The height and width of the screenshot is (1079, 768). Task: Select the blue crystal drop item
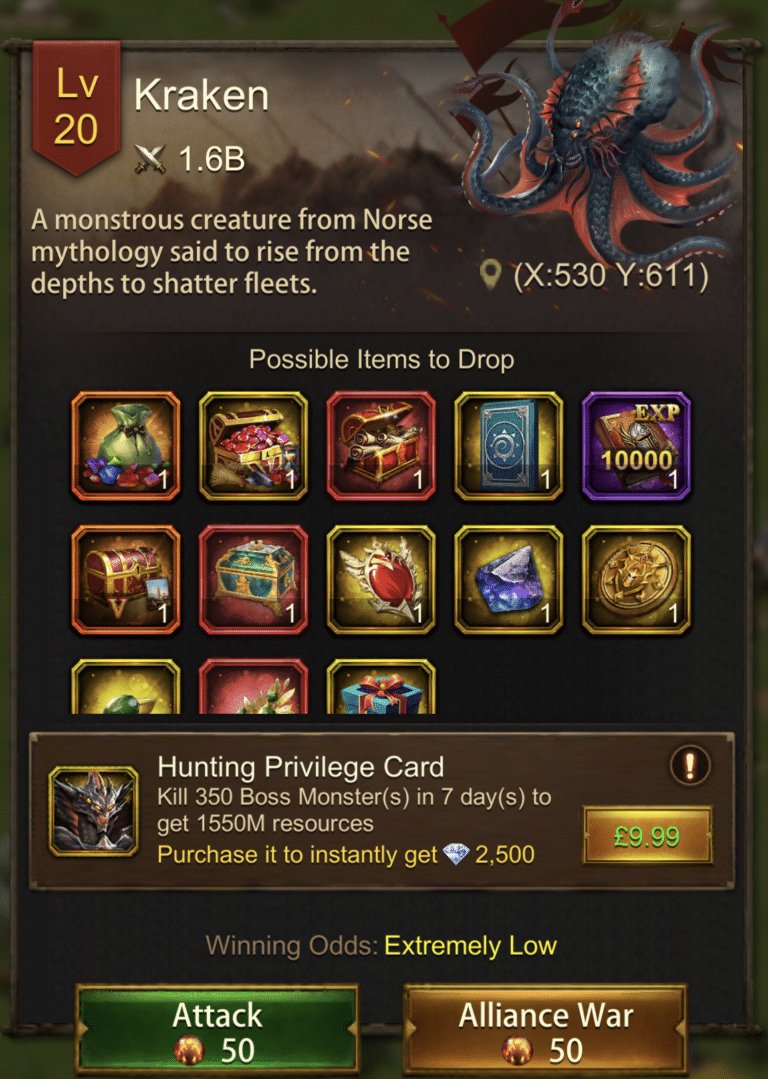pyautogui.click(x=509, y=580)
